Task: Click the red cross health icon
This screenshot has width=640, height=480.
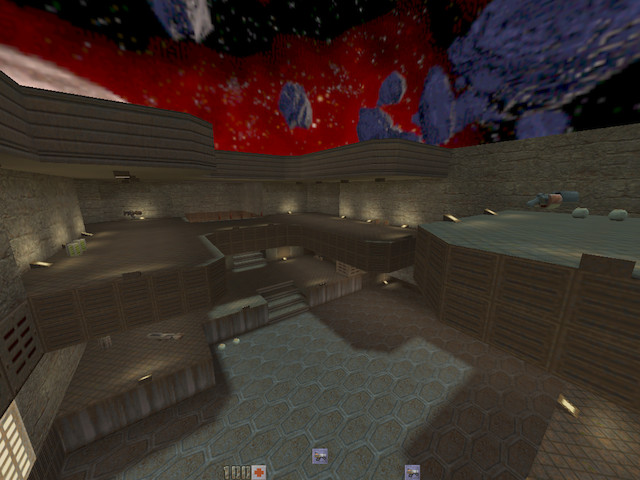Action: coord(259,472)
